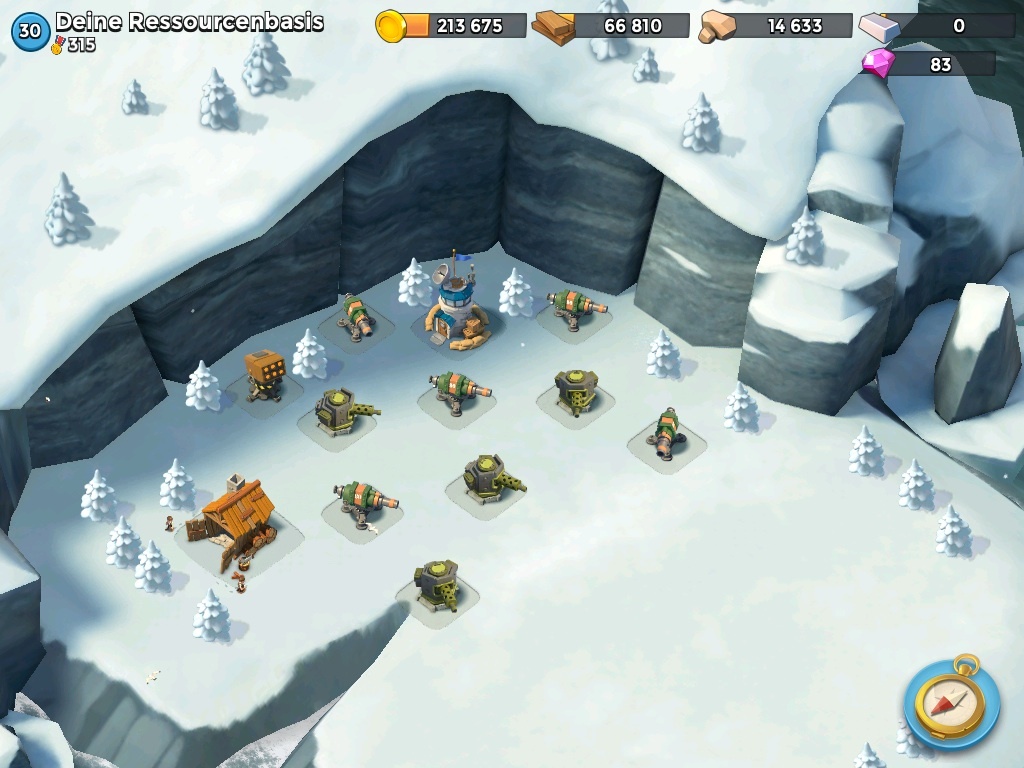The height and width of the screenshot is (768, 1024).
Task: Open the map with the compass button
Action: point(950,702)
